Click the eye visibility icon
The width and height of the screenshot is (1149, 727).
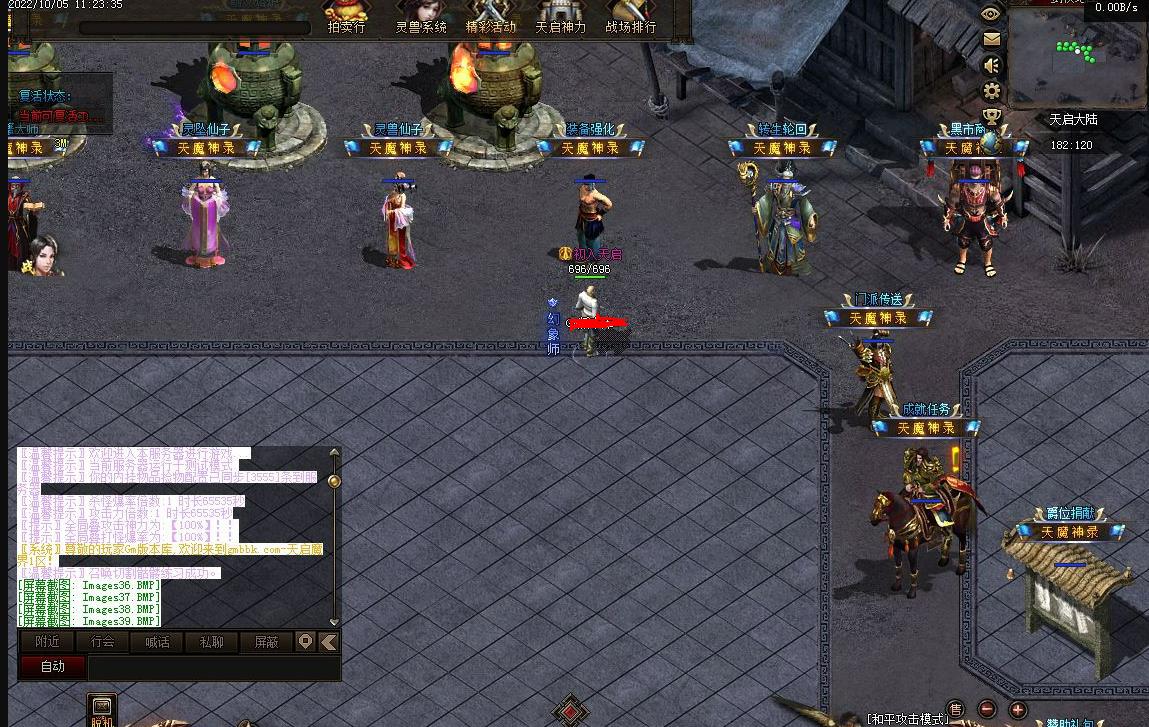click(x=991, y=13)
